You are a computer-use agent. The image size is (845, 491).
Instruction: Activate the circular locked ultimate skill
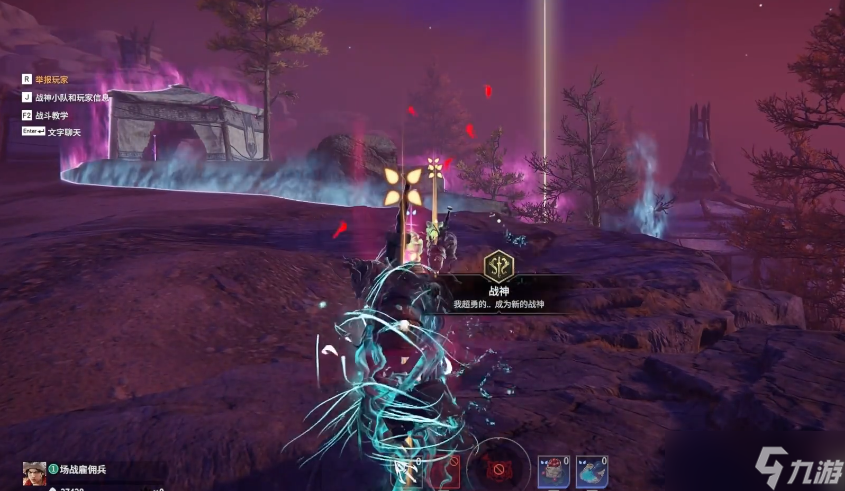tap(497, 467)
